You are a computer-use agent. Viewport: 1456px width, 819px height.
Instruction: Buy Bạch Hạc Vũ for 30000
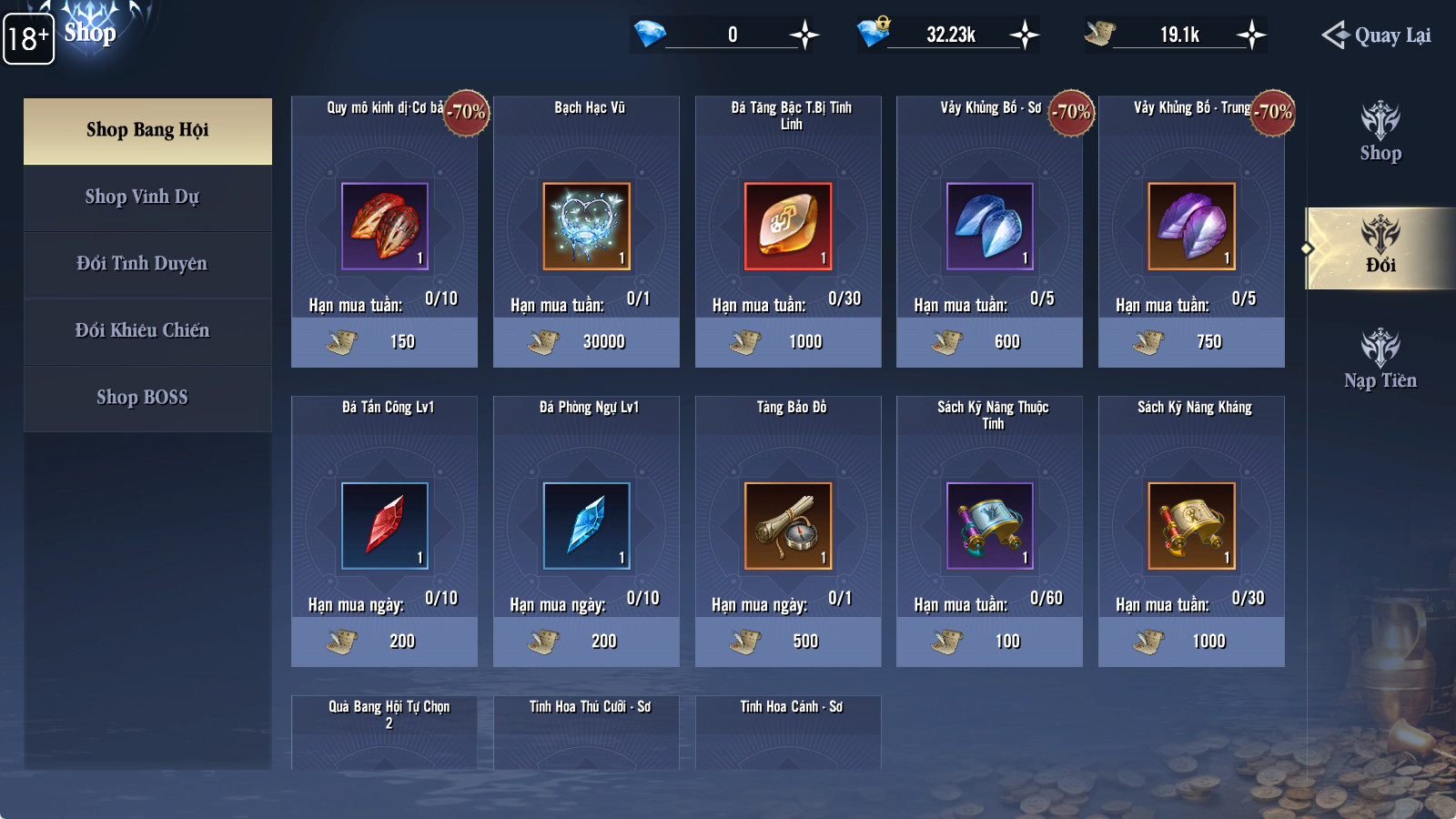pyautogui.click(x=586, y=342)
